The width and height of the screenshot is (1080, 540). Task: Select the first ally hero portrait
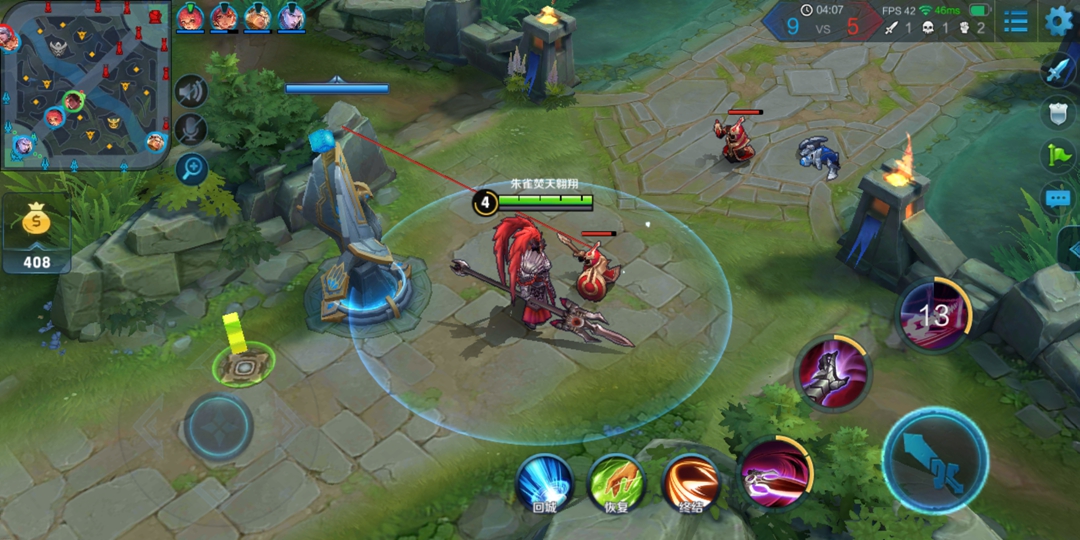(190, 18)
